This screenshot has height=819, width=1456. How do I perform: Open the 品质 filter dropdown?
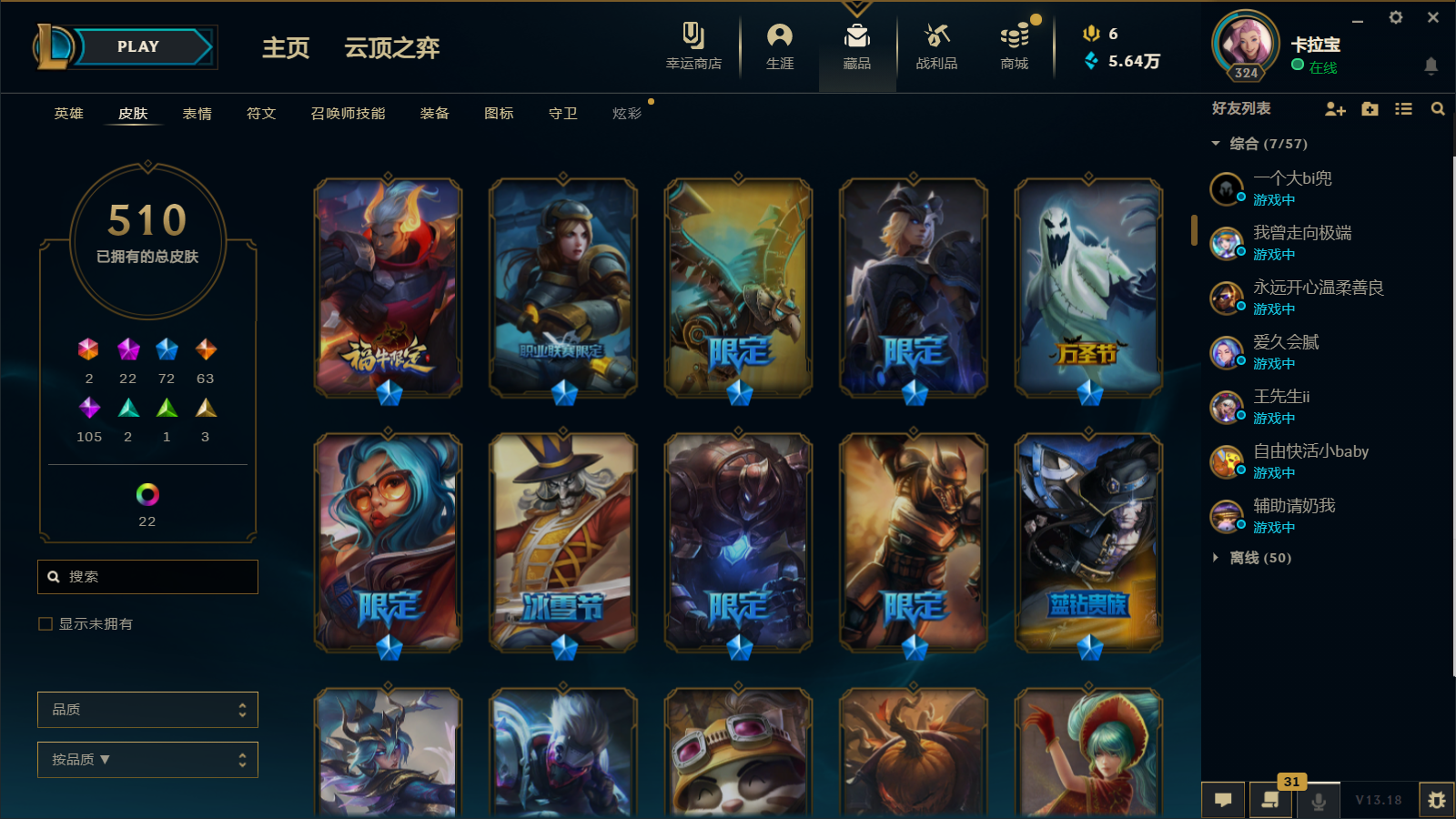click(147, 710)
